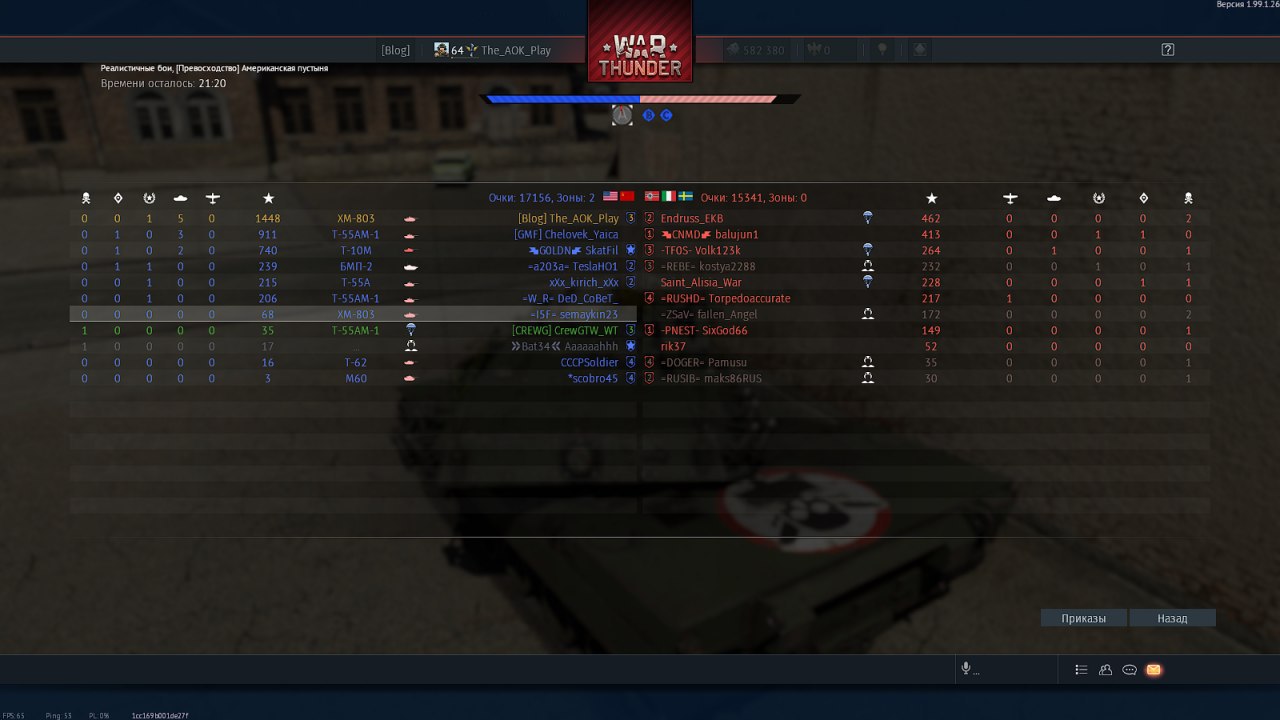This screenshot has width=1280, height=720.
Task: Click the Saint_Alisia_War player row
Action: (x=701, y=282)
